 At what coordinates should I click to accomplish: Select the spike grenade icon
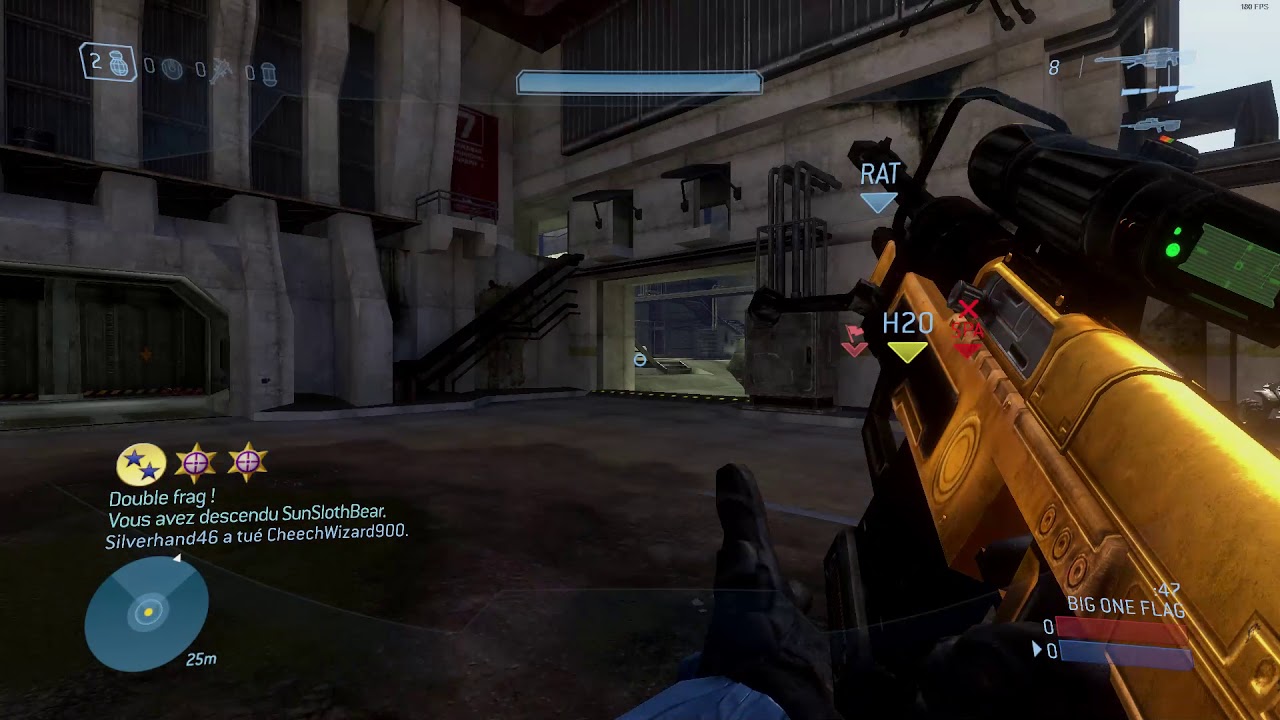[221, 70]
